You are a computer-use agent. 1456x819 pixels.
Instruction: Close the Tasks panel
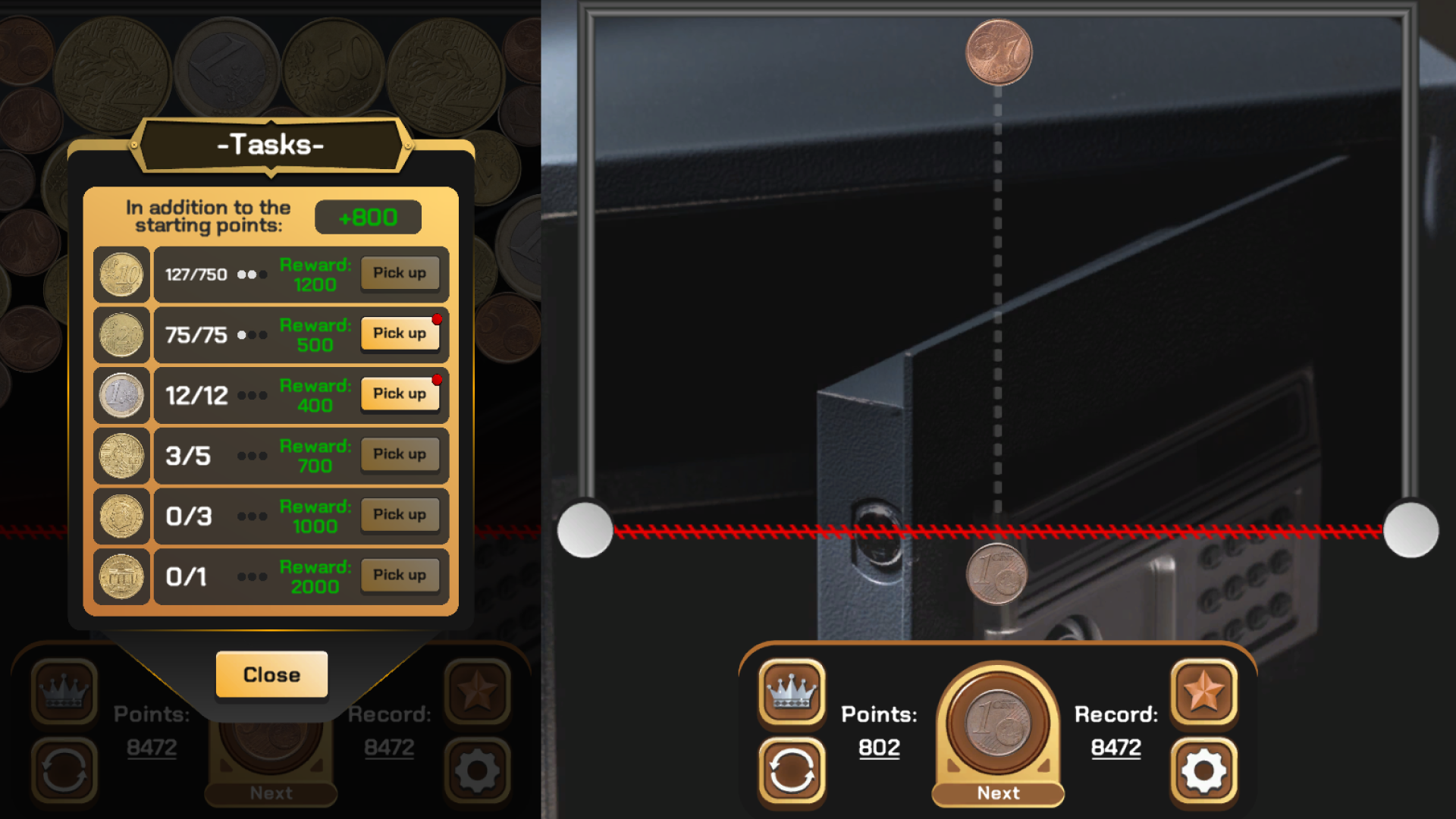click(x=271, y=674)
